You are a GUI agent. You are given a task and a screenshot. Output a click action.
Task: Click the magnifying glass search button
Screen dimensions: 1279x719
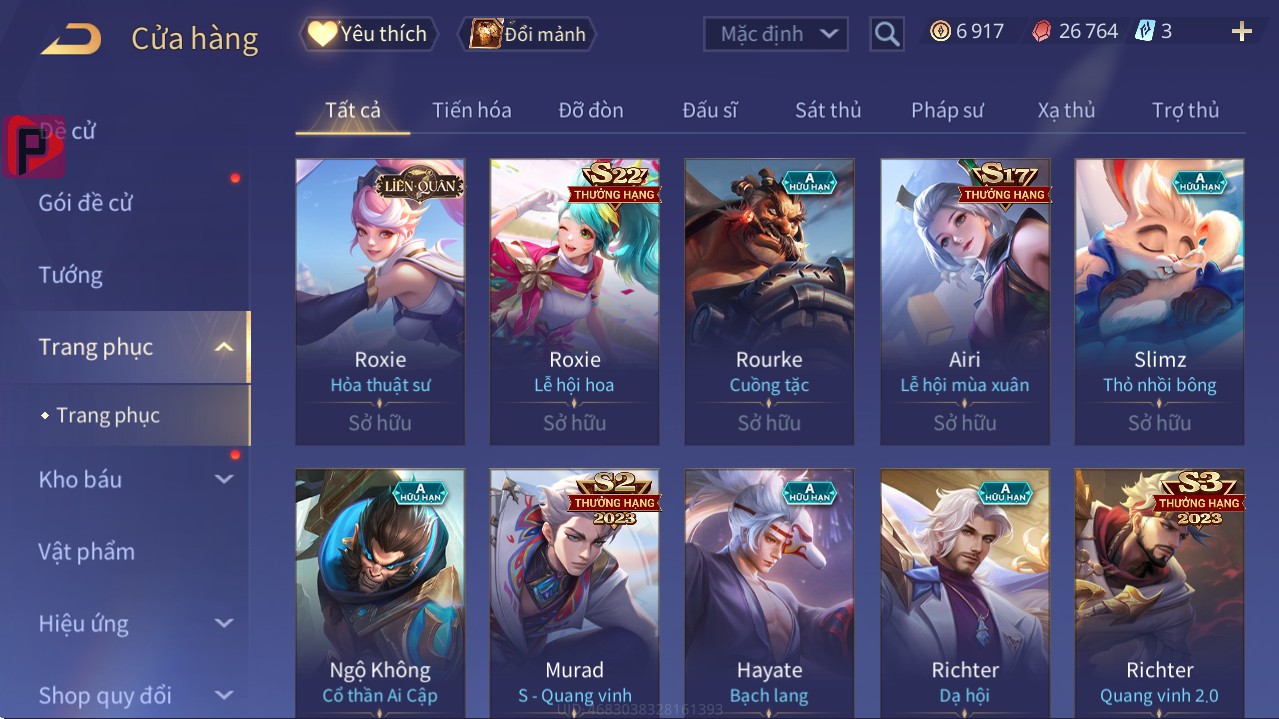click(886, 34)
